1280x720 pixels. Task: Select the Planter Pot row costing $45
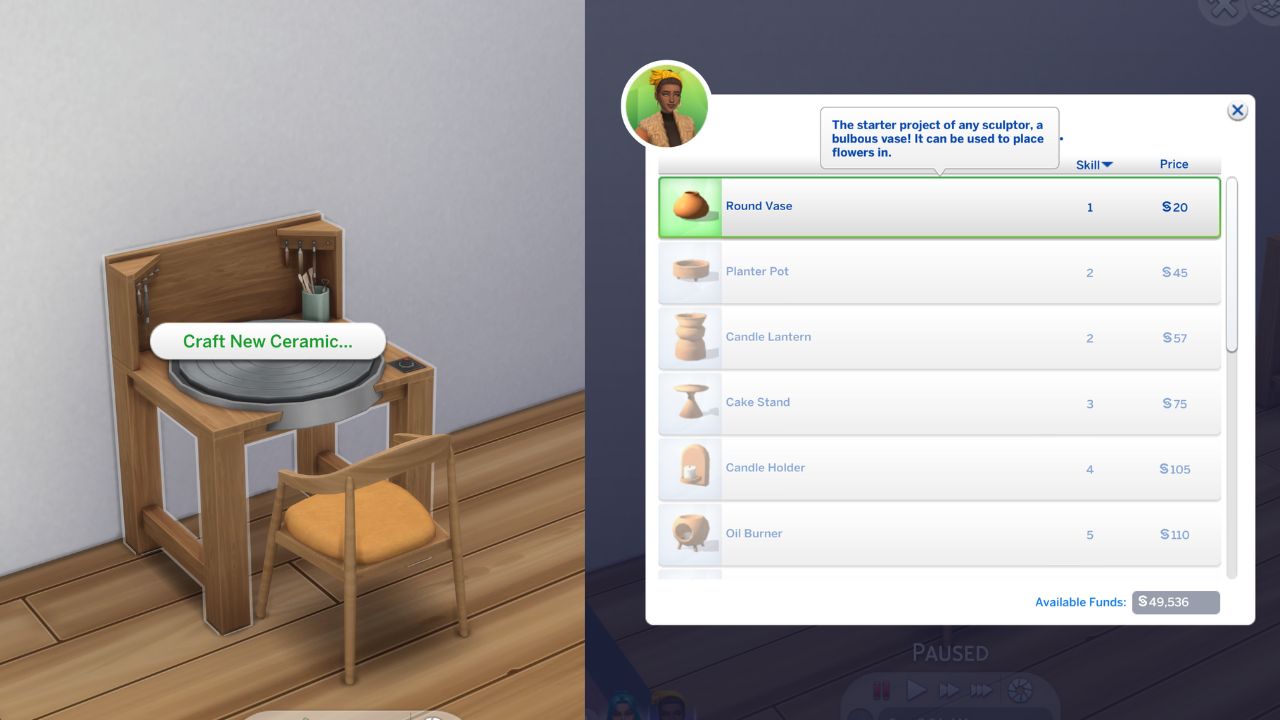point(940,271)
